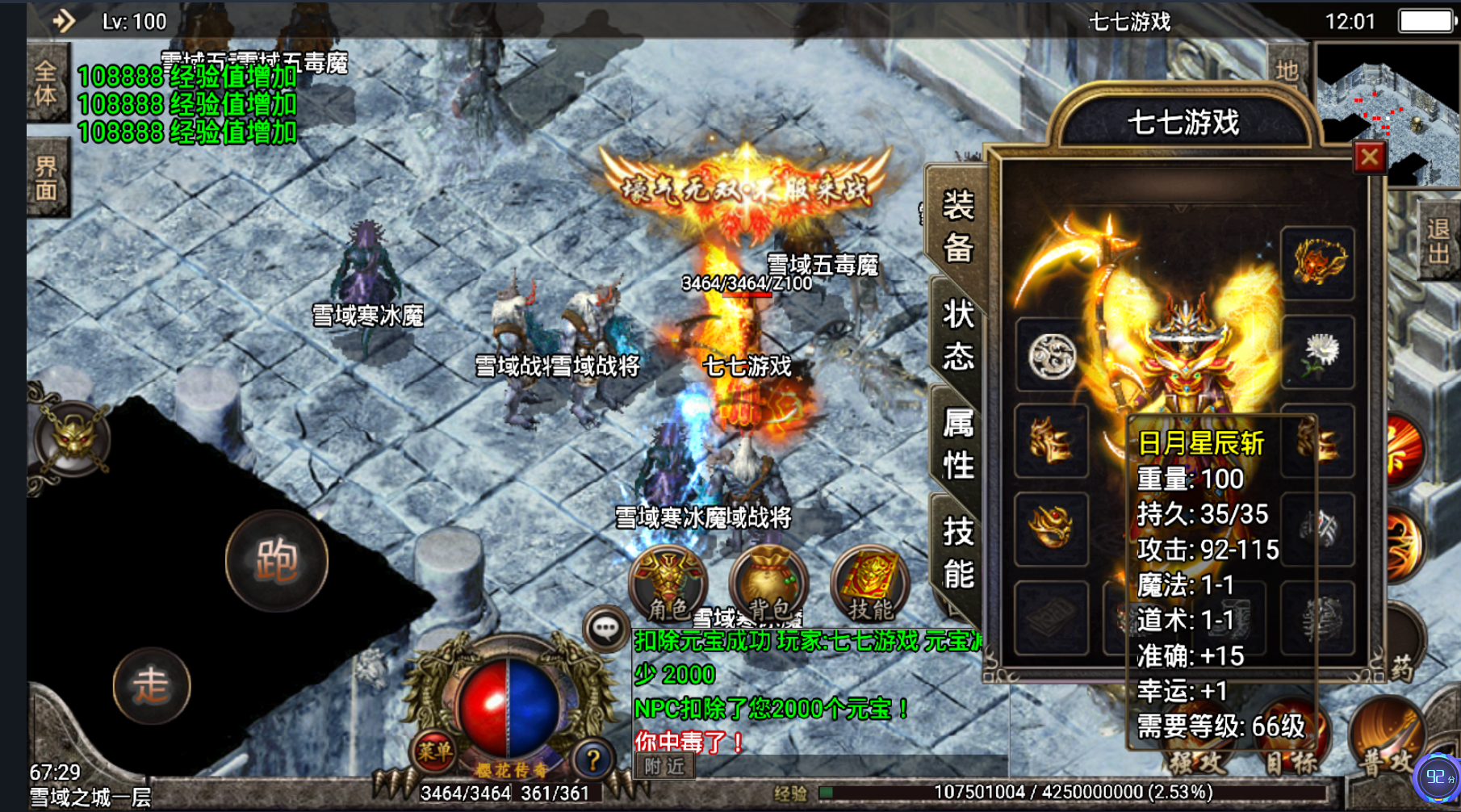This screenshot has height=812, width=1461.
Task: Close the 七七游戏 character panel
Action: click(x=1369, y=157)
